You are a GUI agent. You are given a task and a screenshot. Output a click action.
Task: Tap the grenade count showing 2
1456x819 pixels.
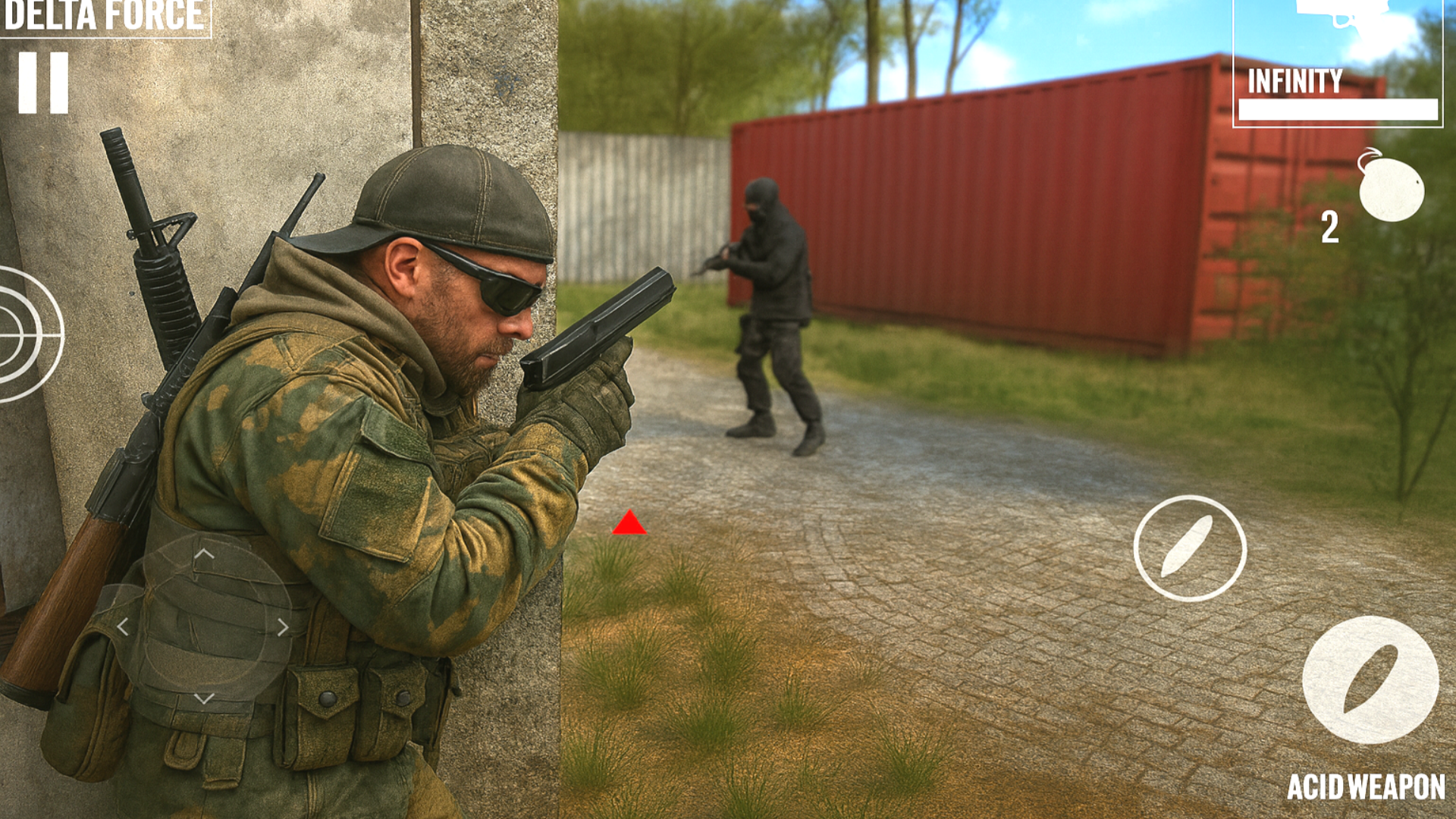(x=1332, y=227)
